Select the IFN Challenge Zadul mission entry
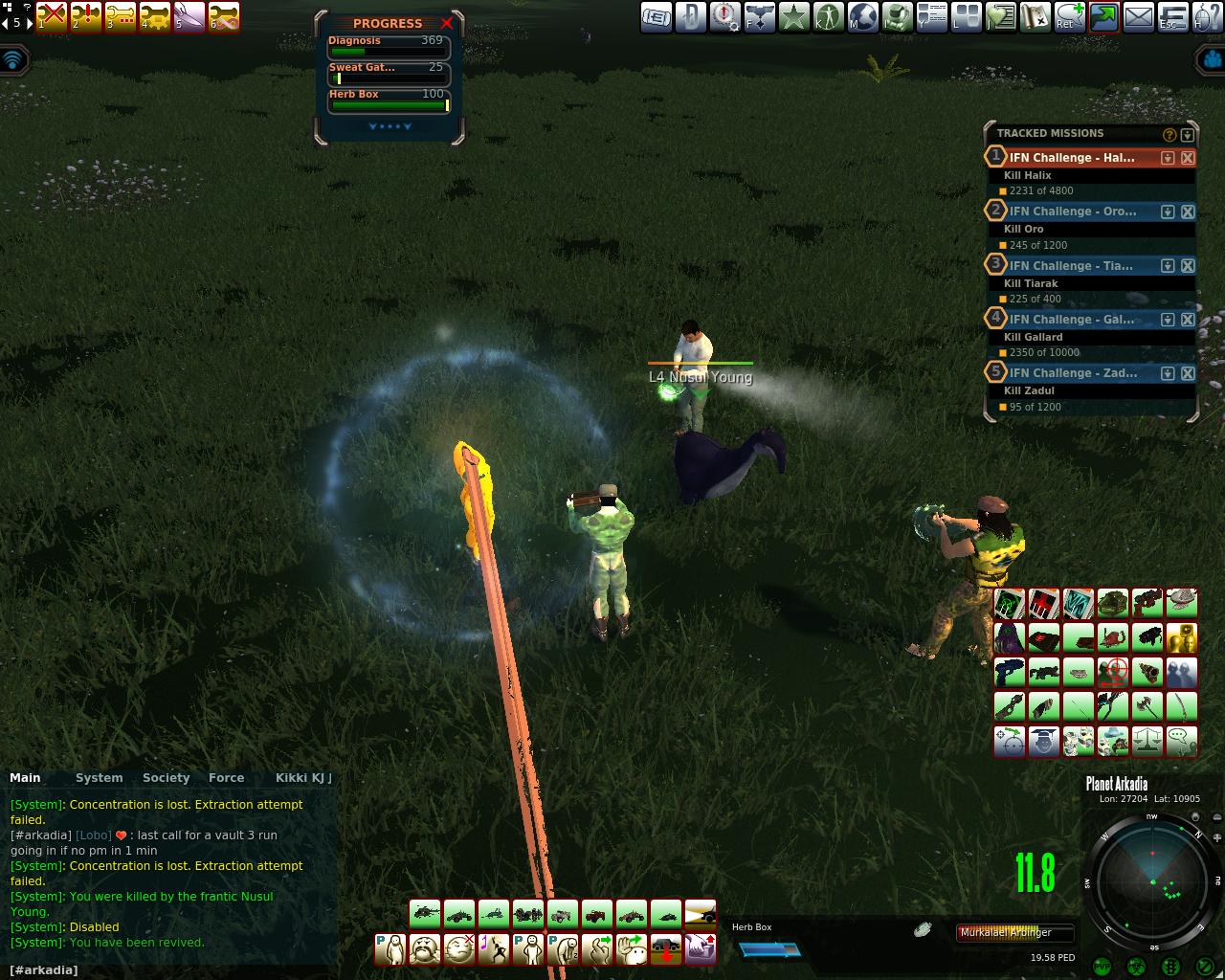 click(x=1072, y=373)
